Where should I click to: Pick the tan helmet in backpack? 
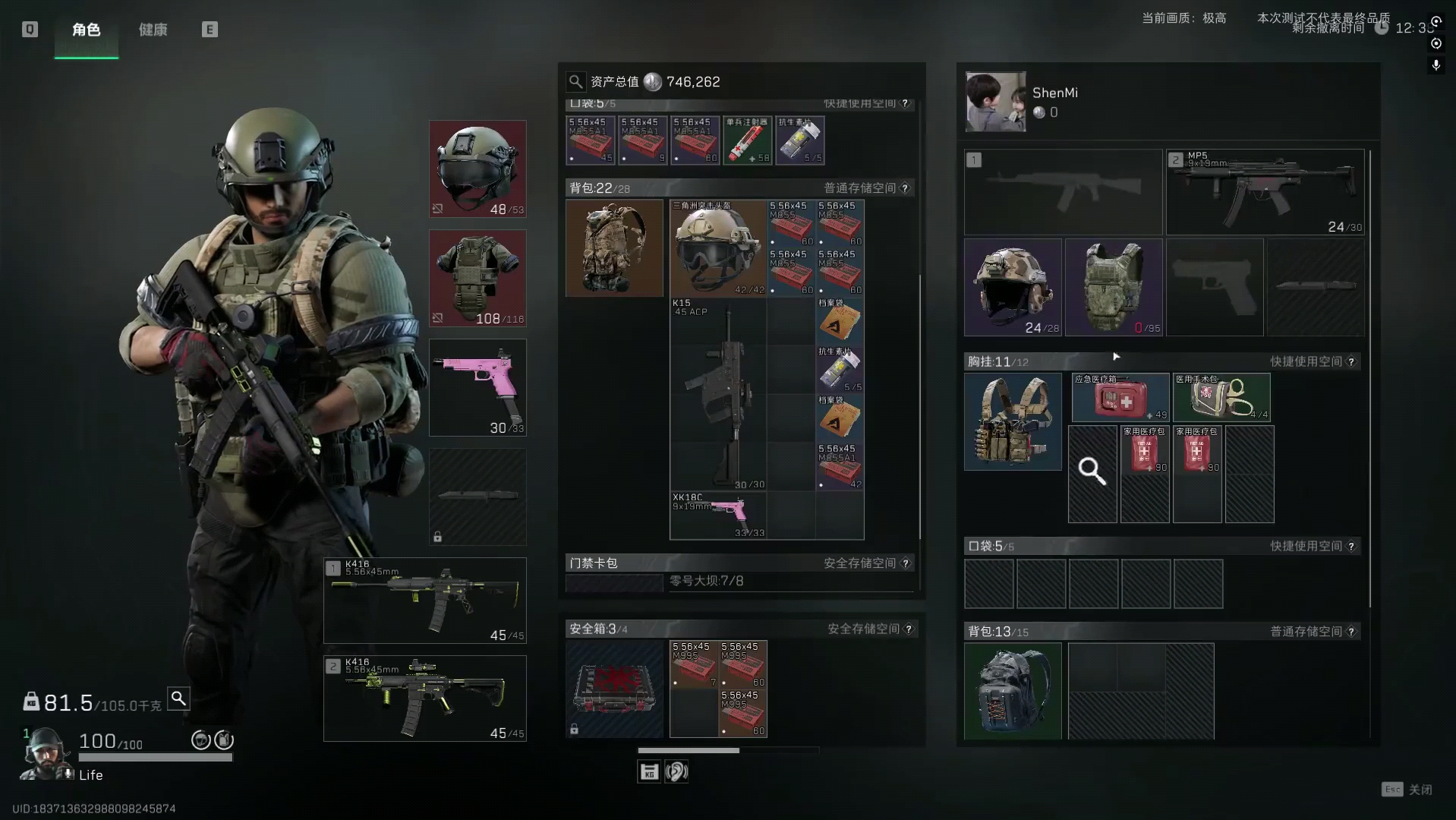(x=717, y=248)
